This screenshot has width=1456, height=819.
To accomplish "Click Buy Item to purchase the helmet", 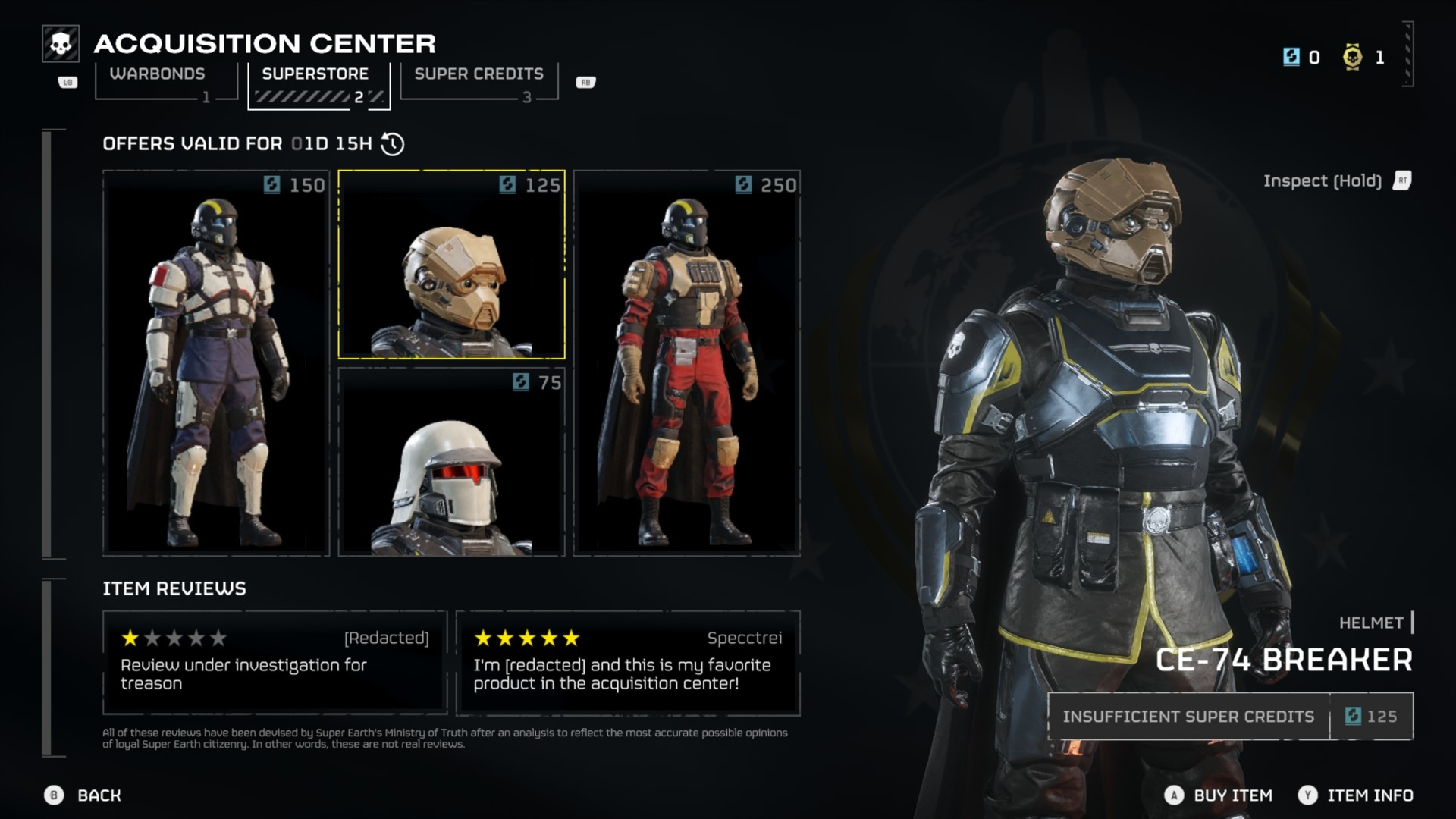I will point(1233,795).
